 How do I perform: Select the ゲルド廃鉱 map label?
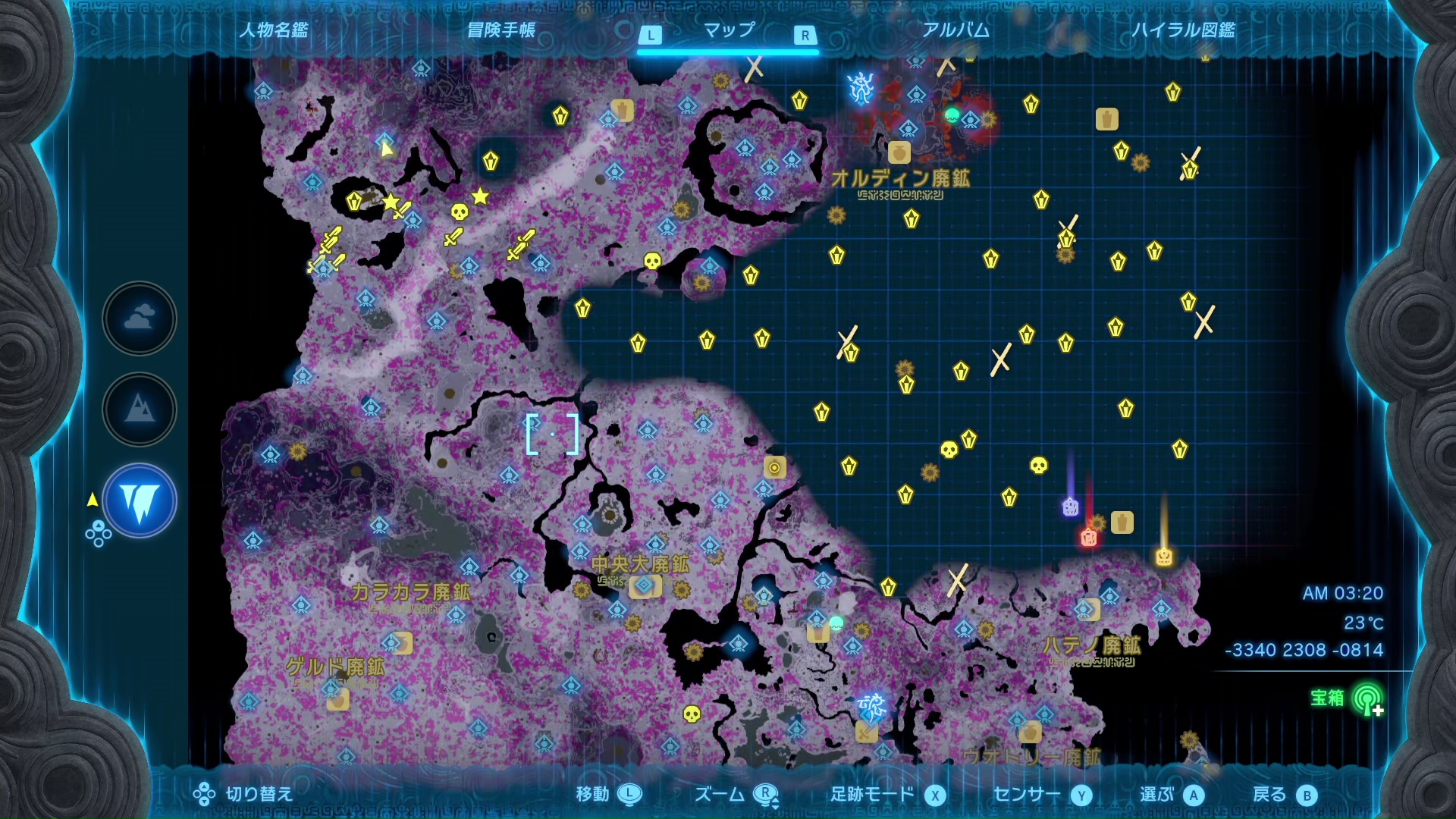(335, 667)
